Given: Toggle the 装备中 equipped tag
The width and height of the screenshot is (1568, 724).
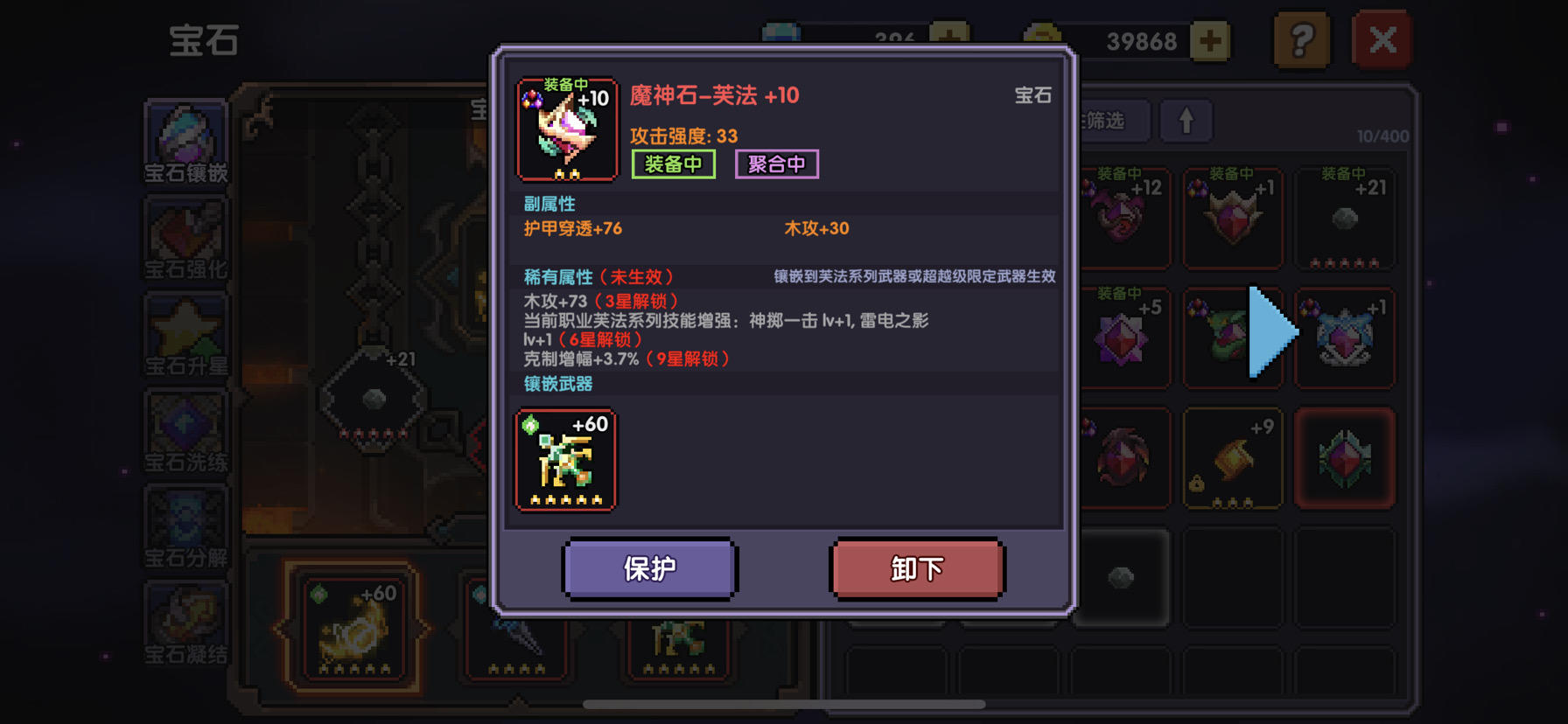Looking at the screenshot, I should click(673, 164).
